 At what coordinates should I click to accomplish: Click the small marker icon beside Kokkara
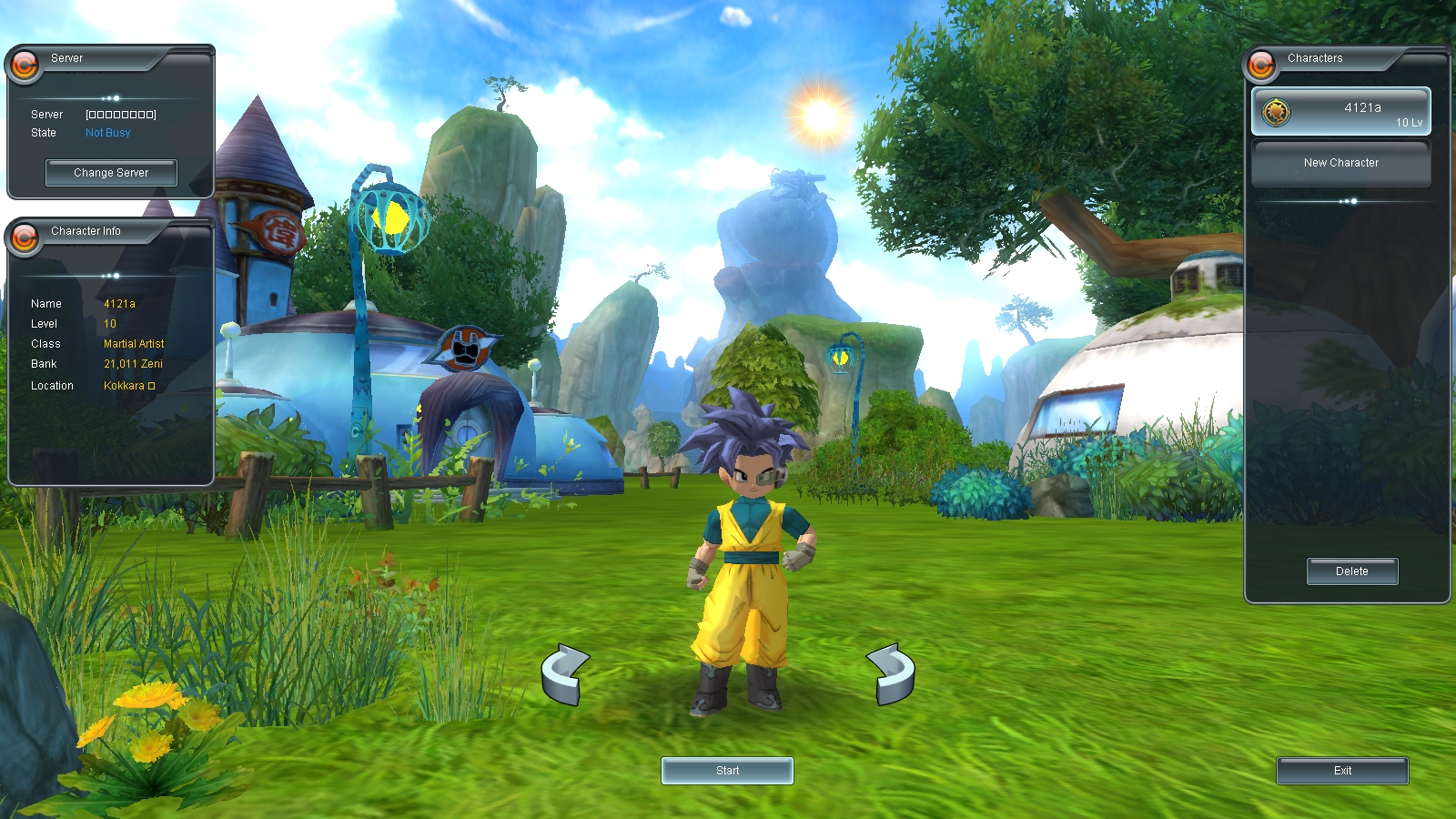(152, 385)
